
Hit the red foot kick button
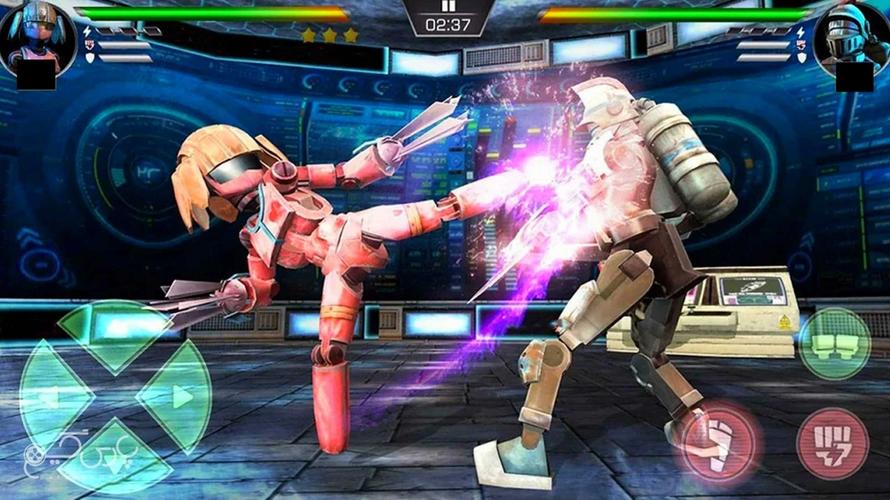coord(718,441)
